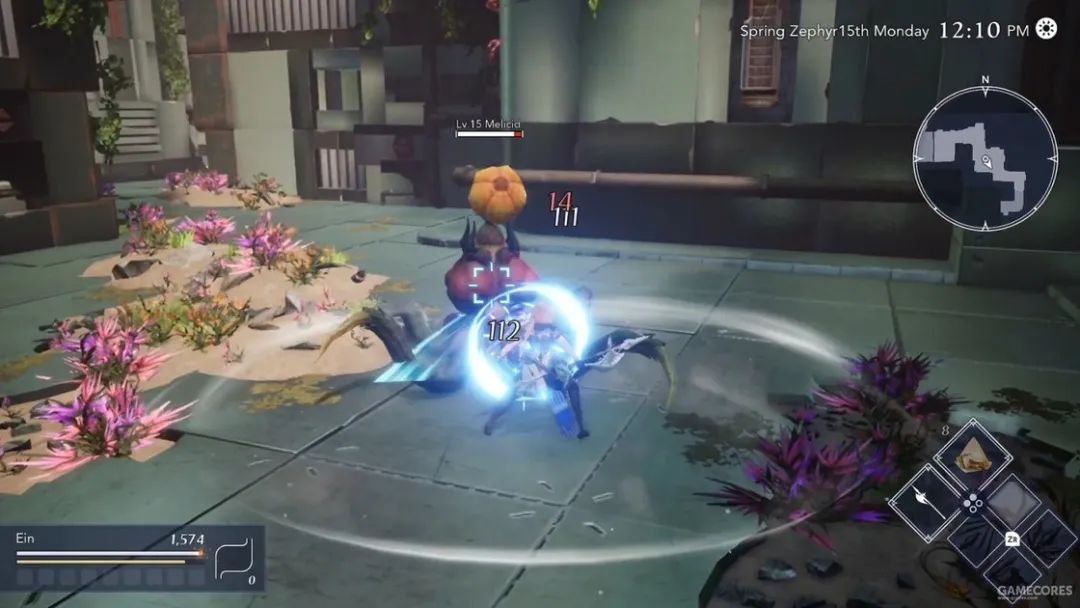Viewport: 1080px width, 608px height.
Task: Select the food item quick slot
Action: [972, 458]
